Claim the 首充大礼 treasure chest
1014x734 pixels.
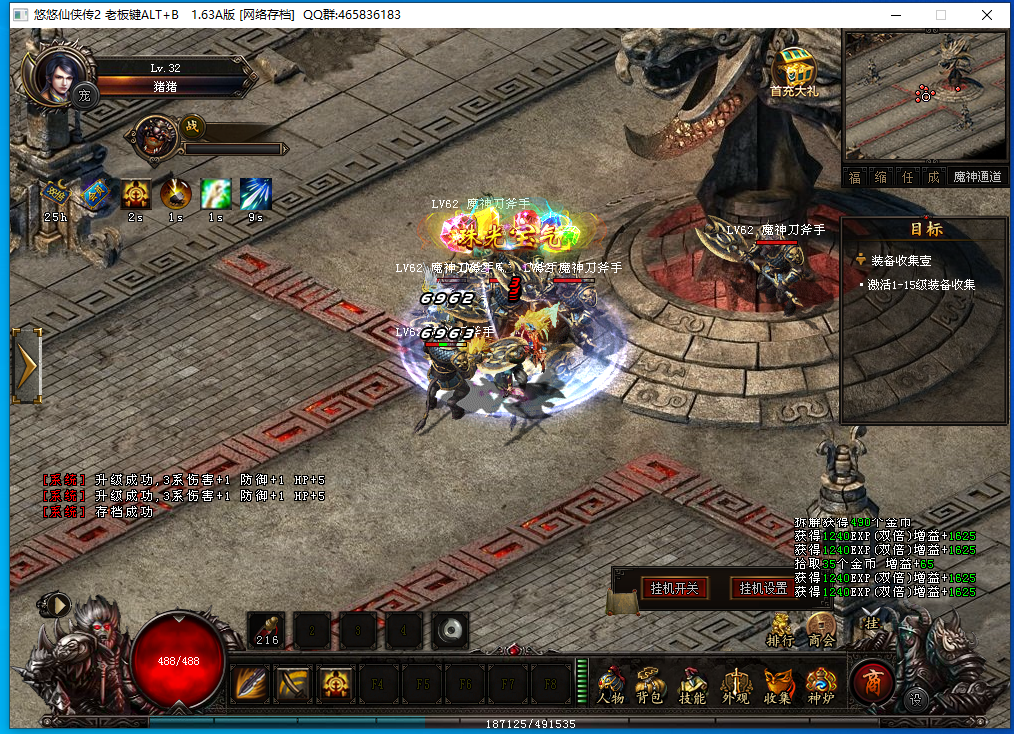pyautogui.click(x=794, y=70)
